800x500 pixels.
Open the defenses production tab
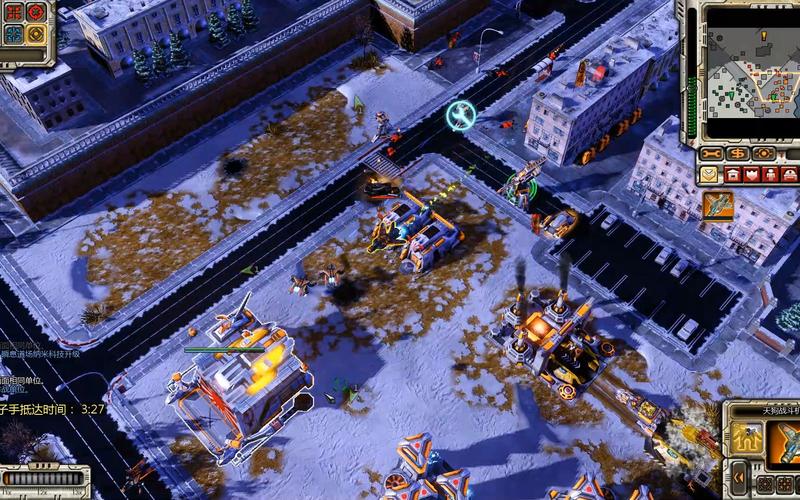tap(752, 174)
